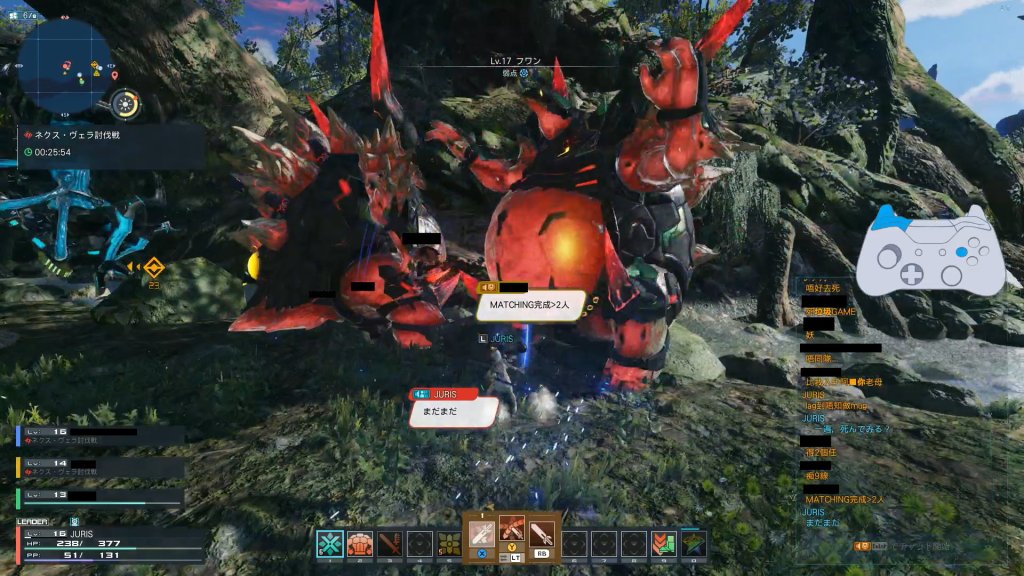Image resolution: width=1024 pixels, height=576 pixels.
Task: Use the orange armor hotbar item
Action: point(360,544)
